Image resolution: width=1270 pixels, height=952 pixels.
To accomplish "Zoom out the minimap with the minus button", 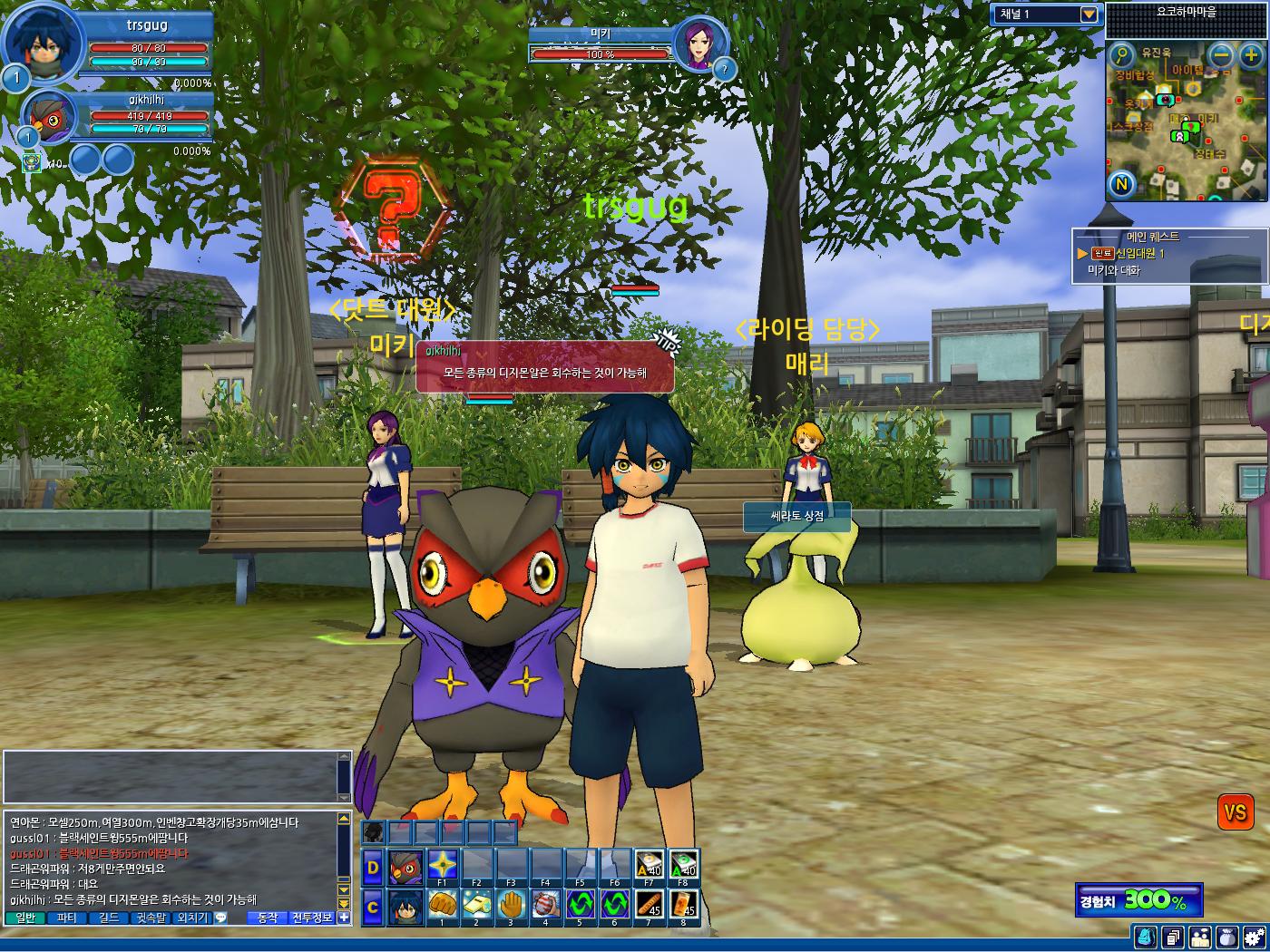I will [1222, 55].
